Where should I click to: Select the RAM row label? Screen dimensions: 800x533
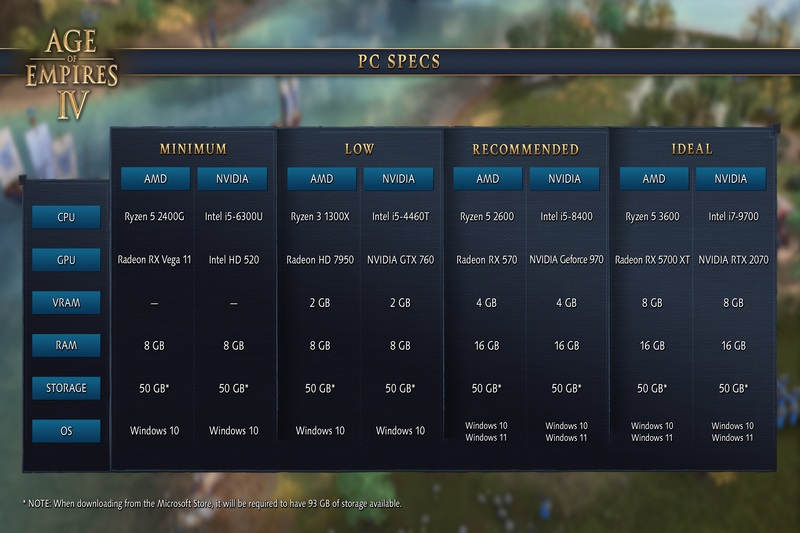(x=66, y=345)
